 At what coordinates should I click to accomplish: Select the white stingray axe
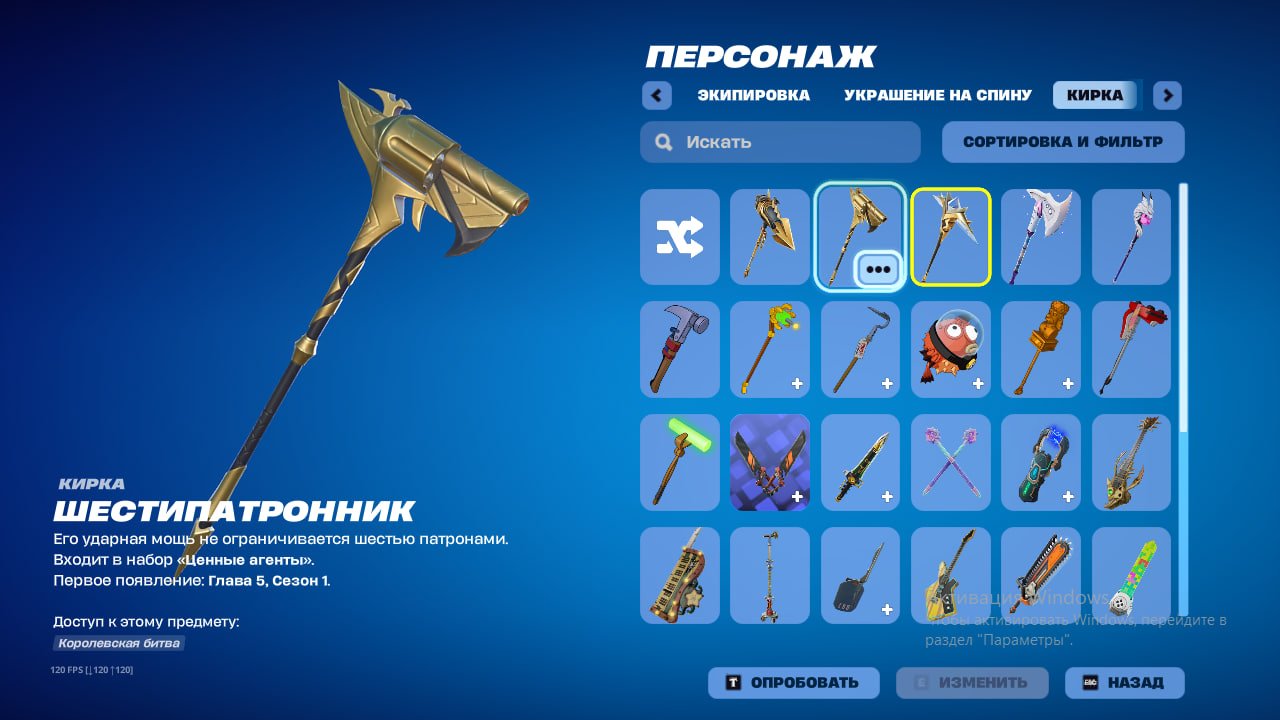tap(1041, 237)
